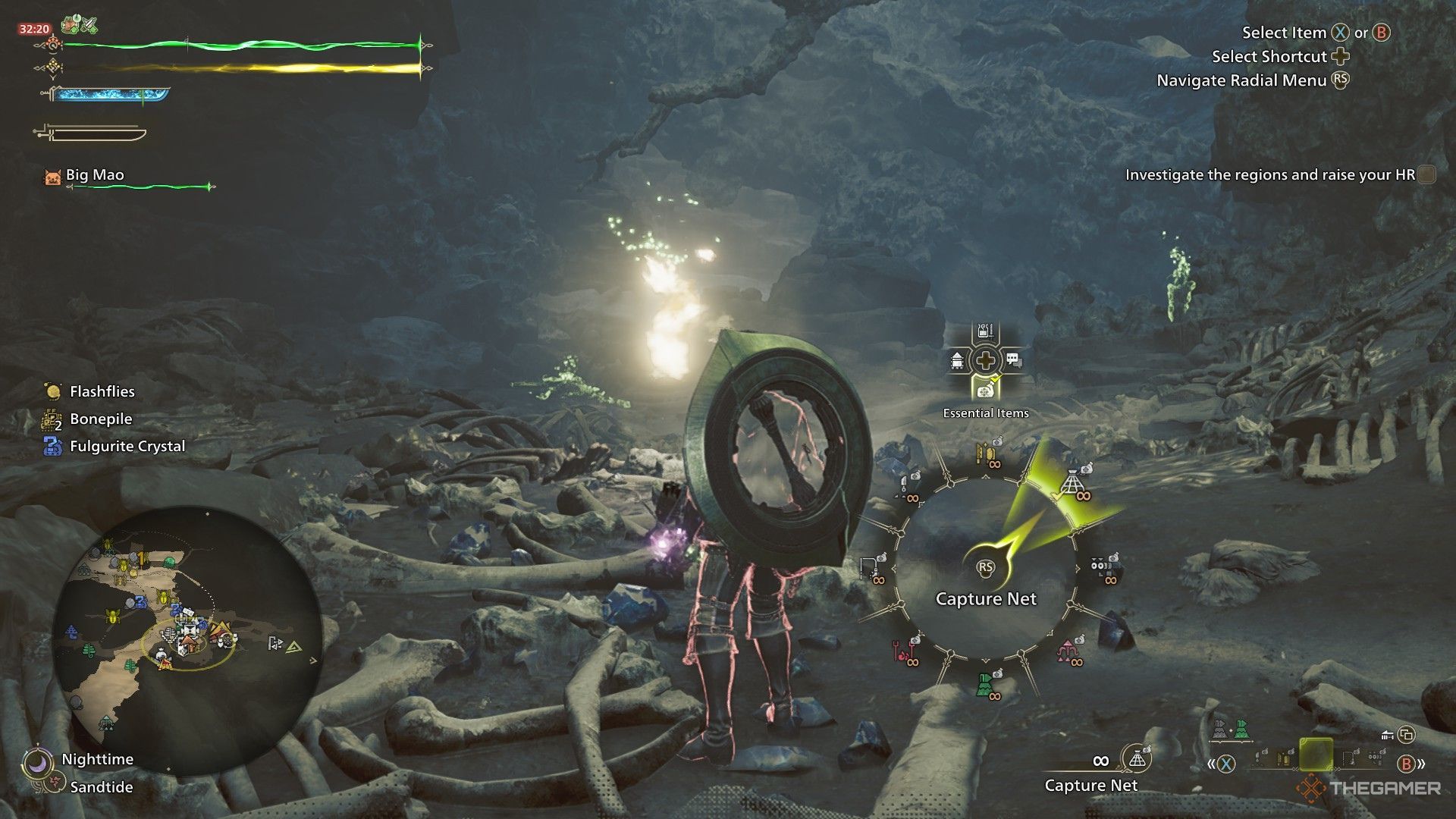Click the green mantle icon above the item bar
The width and height of the screenshot is (1456, 819).
[x=1241, y=730]
